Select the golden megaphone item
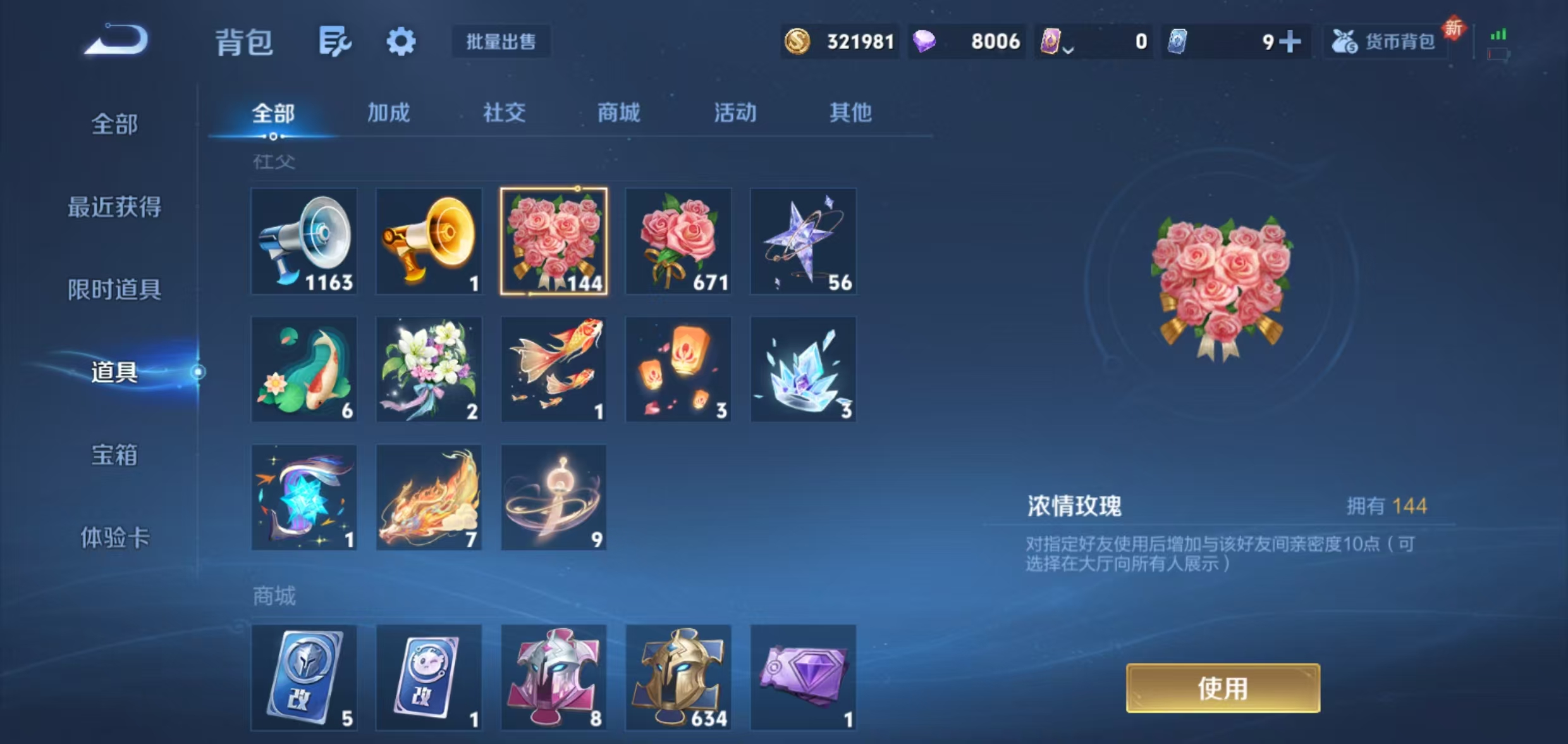Viewport: 1568px width, 744px height. point(429,241)
